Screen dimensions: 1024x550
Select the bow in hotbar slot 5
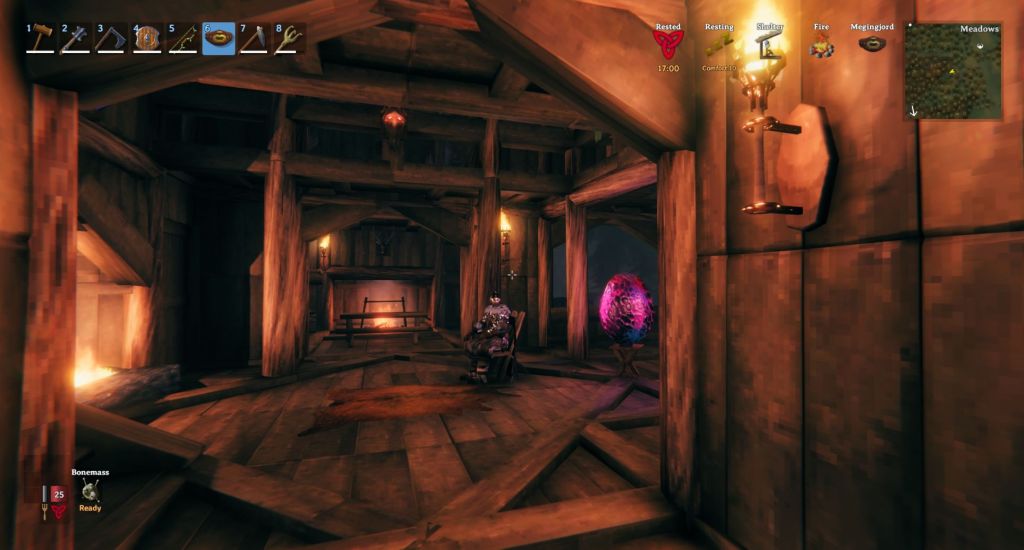tap(183, 39)
